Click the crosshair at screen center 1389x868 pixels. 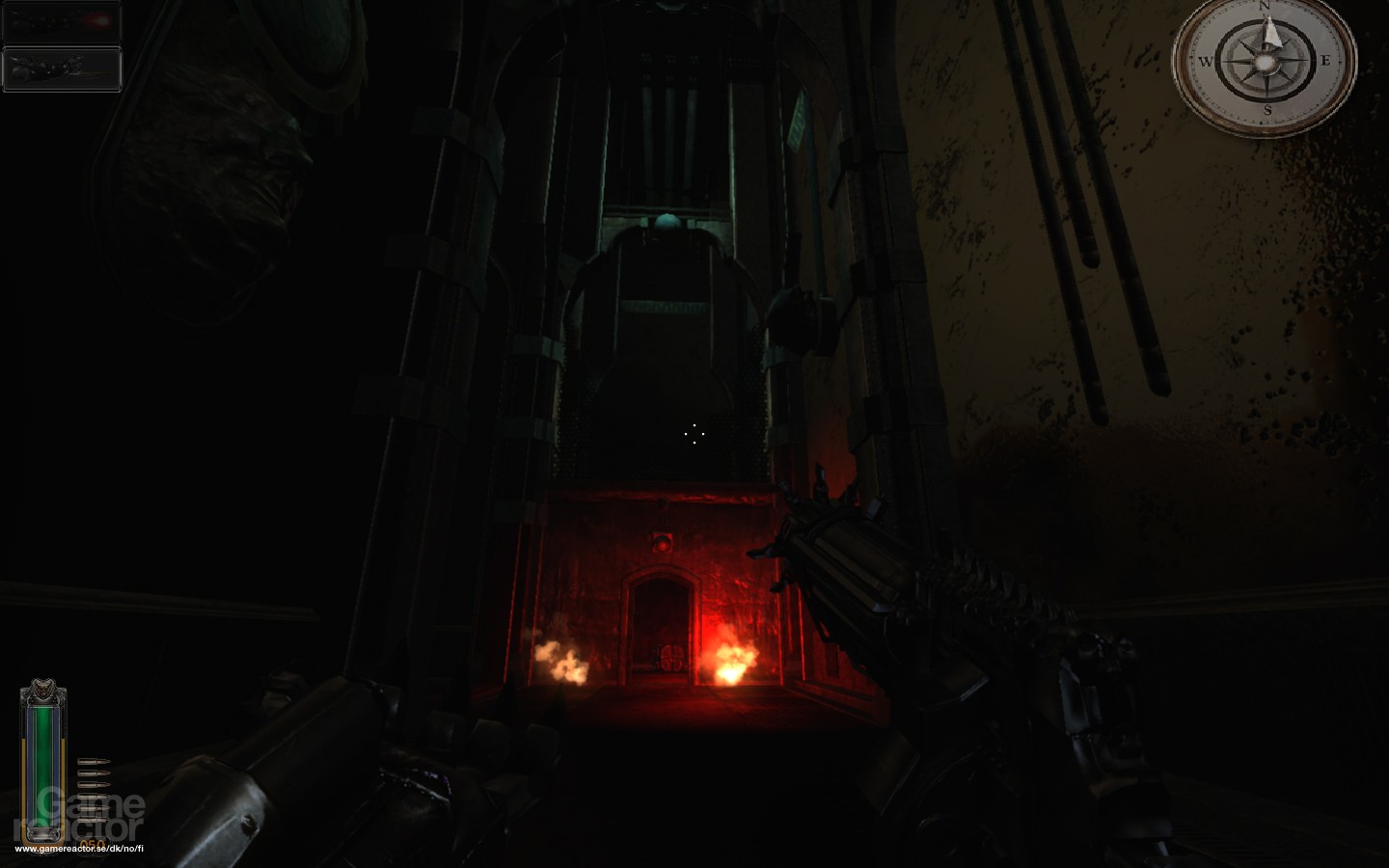click(696, 434)
